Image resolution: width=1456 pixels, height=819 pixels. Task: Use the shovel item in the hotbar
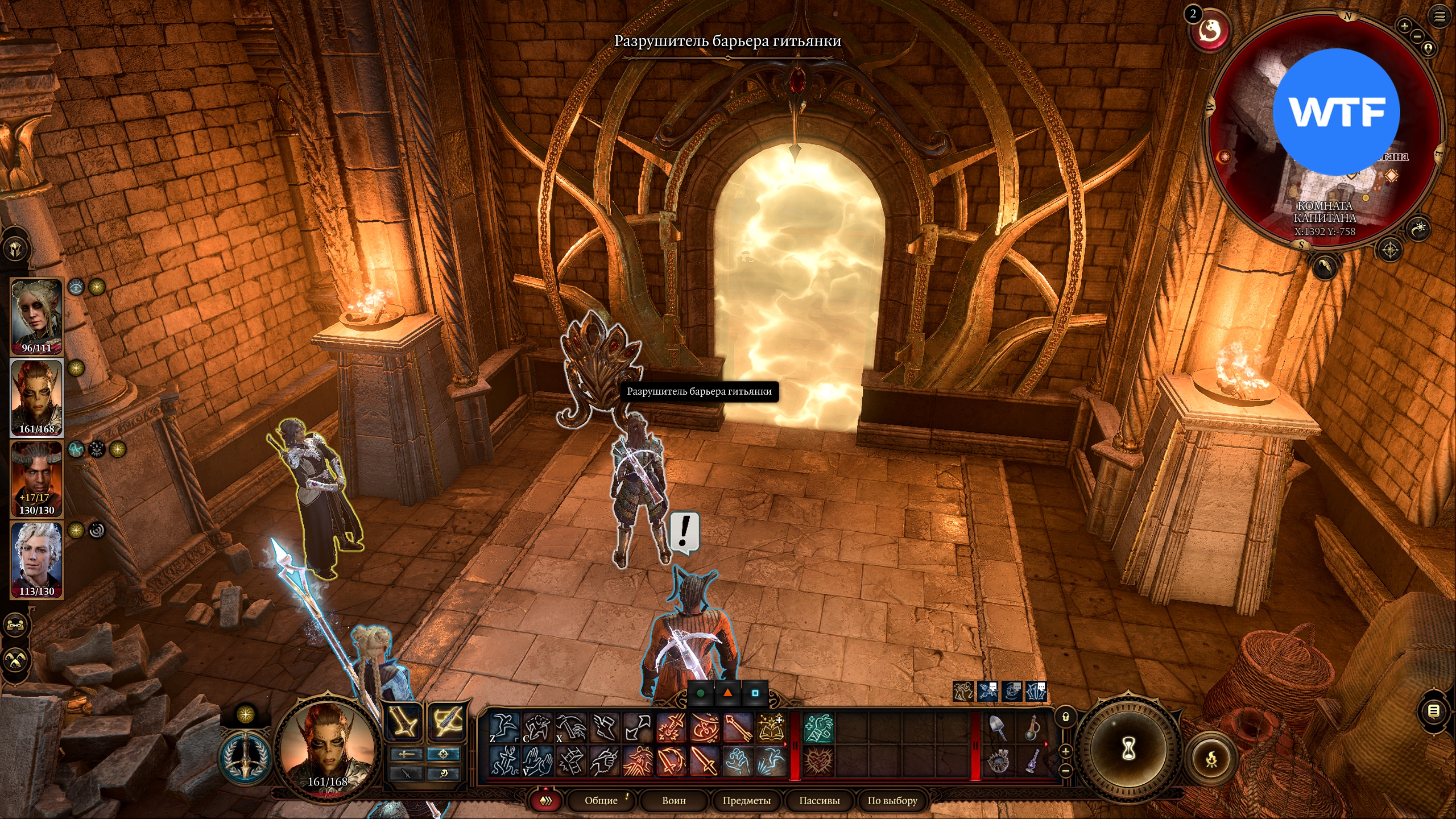point(998,728)
